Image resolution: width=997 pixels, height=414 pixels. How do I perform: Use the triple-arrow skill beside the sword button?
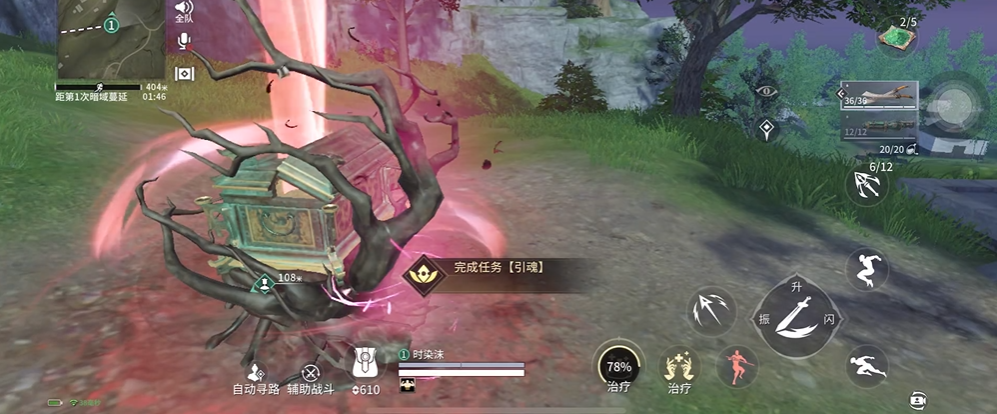712,312
